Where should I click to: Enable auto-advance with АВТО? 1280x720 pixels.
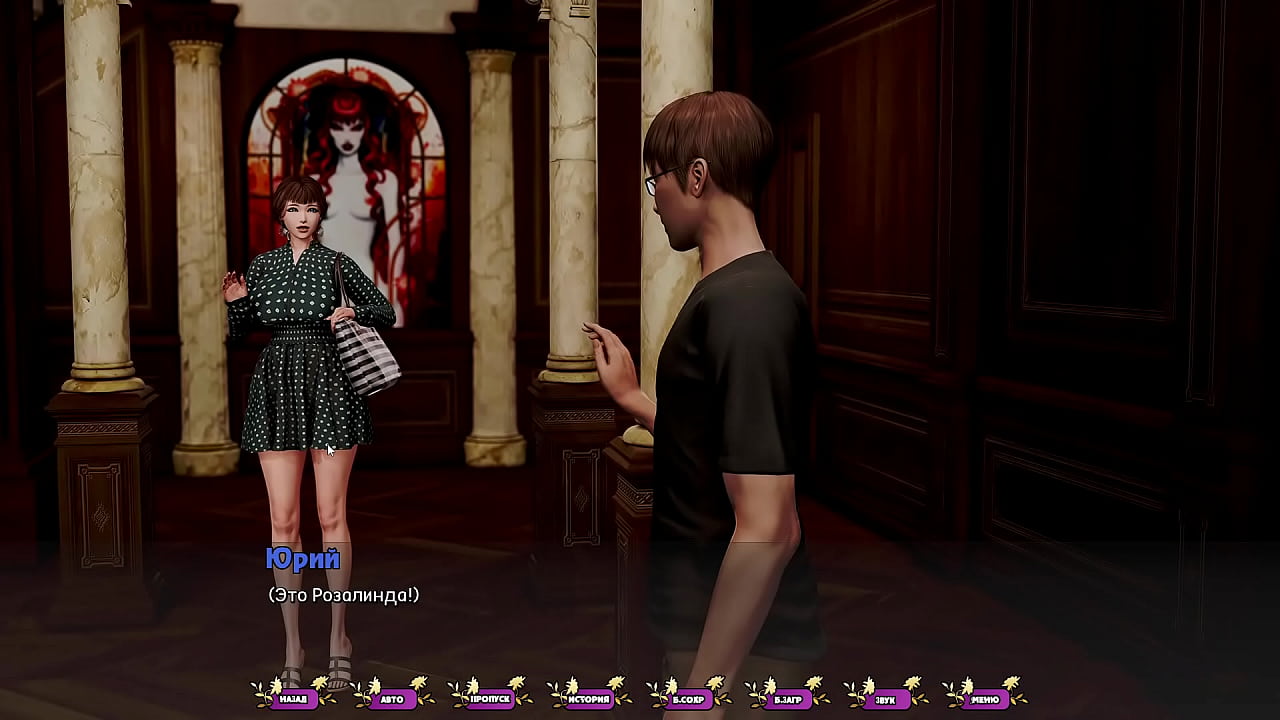click(x=392, y=699)
